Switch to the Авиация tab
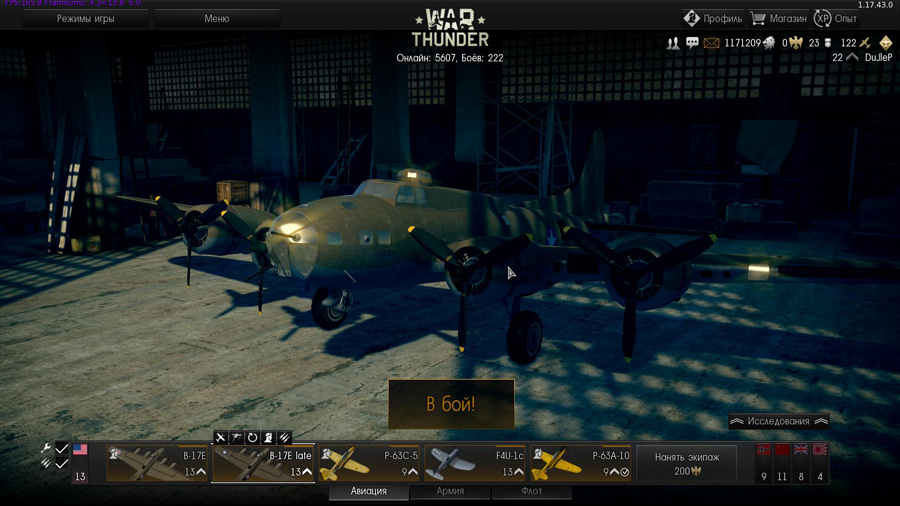Viewport: 900px width, 506px height. point(369,491)
